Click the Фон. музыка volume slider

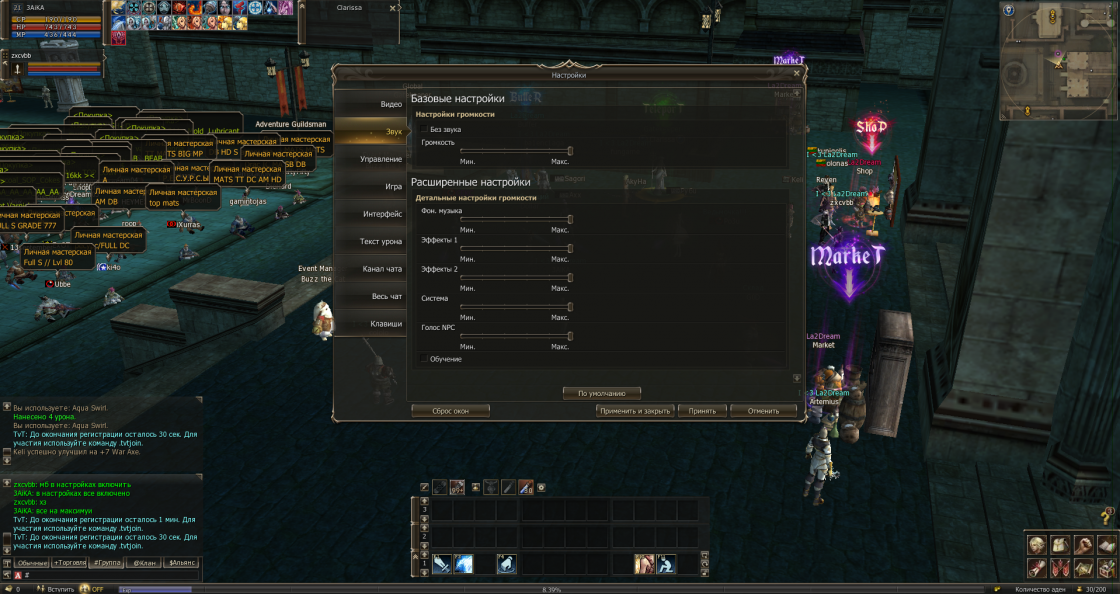point(516,219)
